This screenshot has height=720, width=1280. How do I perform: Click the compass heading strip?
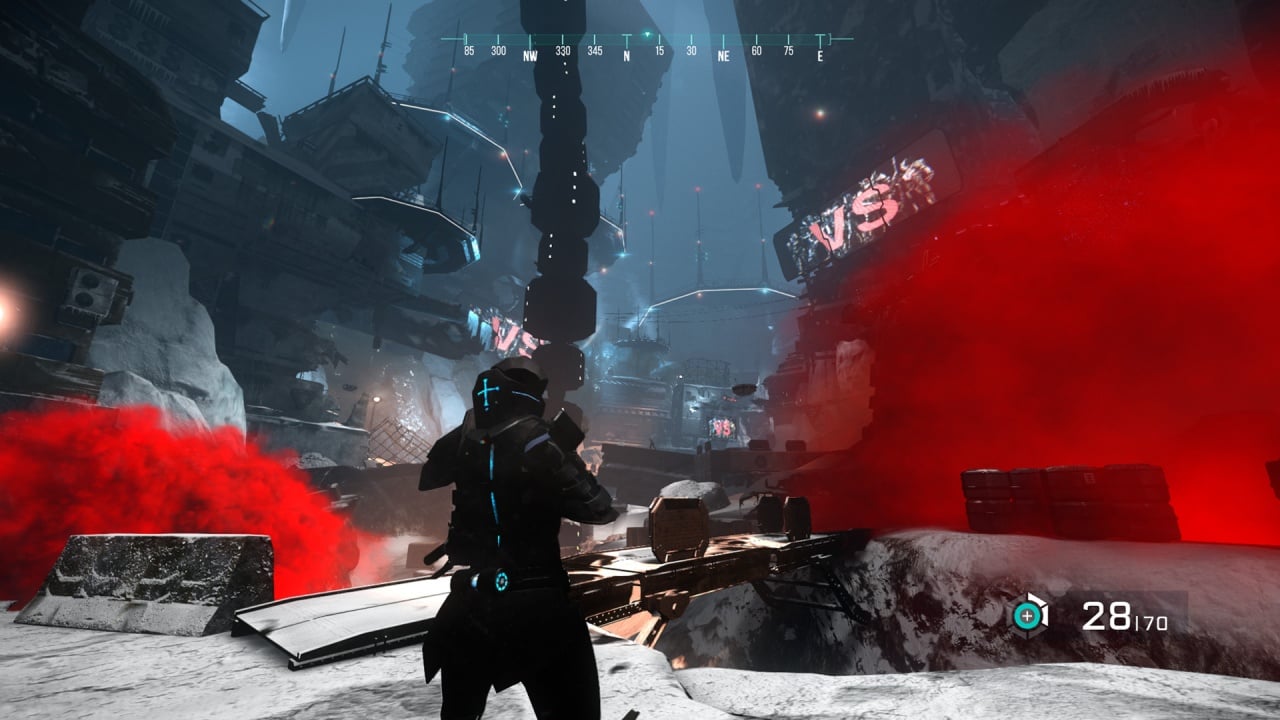point(645,47)
